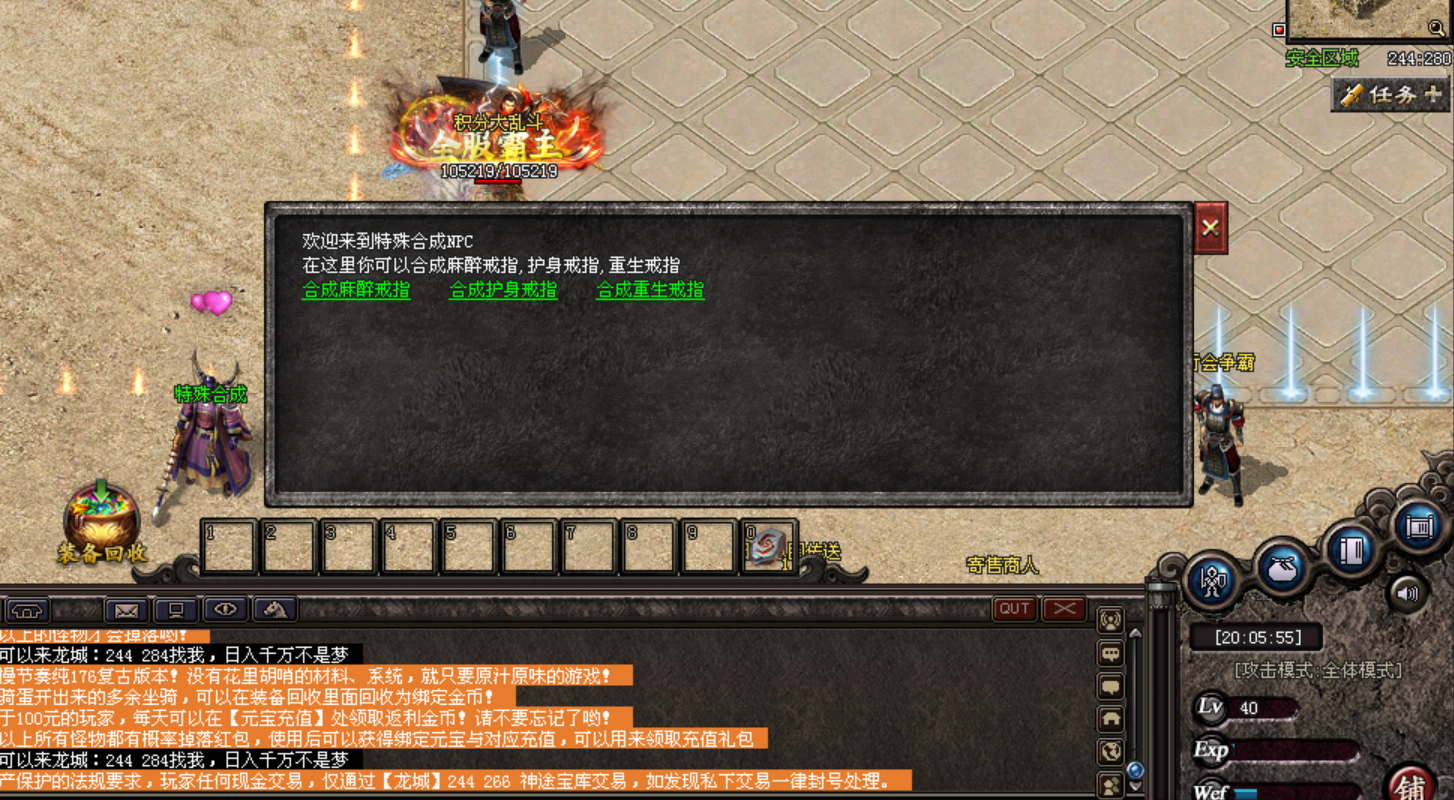This screenshot has height=800, width=1454.
Task: Click the horse mount icon
Action: point(275,609)
